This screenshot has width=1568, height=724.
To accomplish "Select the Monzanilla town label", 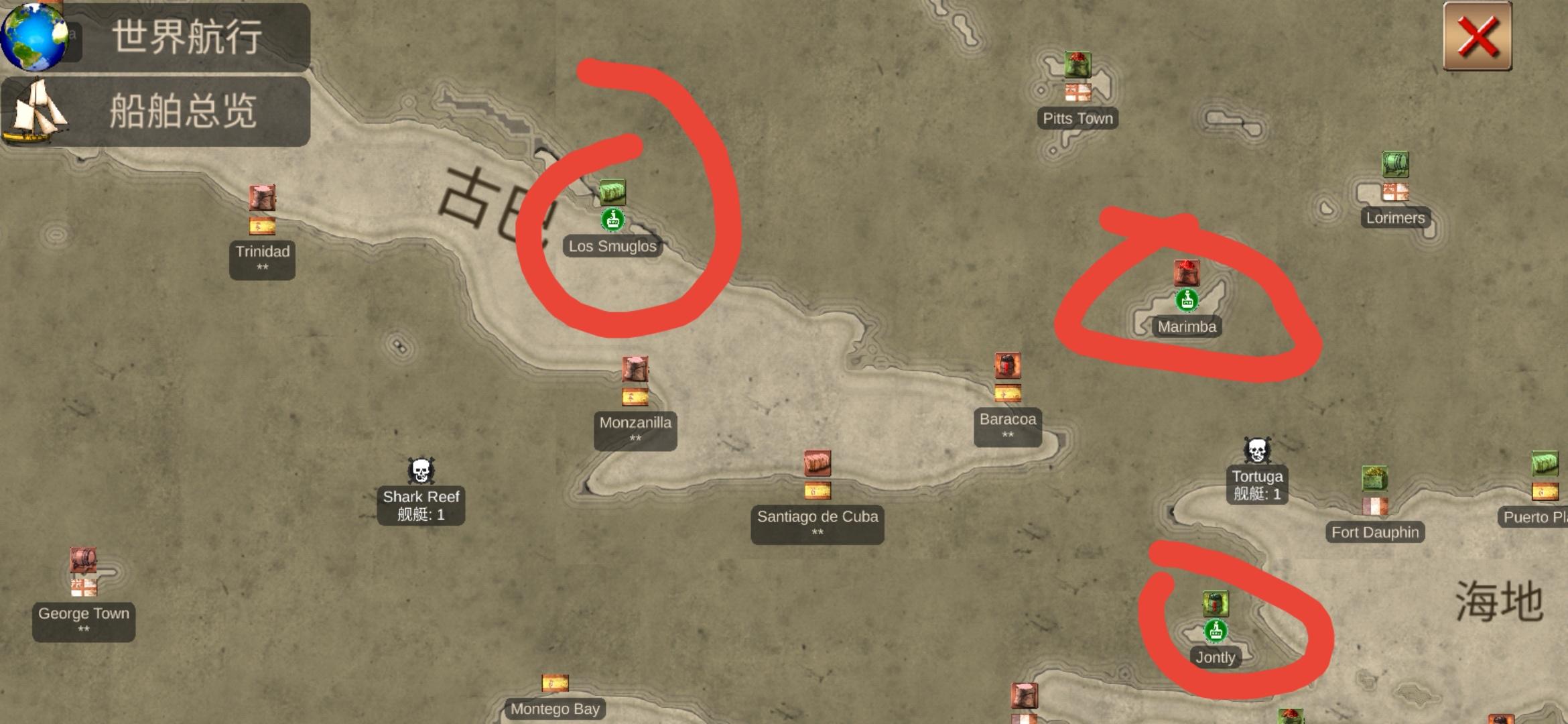I will [x=635, y=423].
